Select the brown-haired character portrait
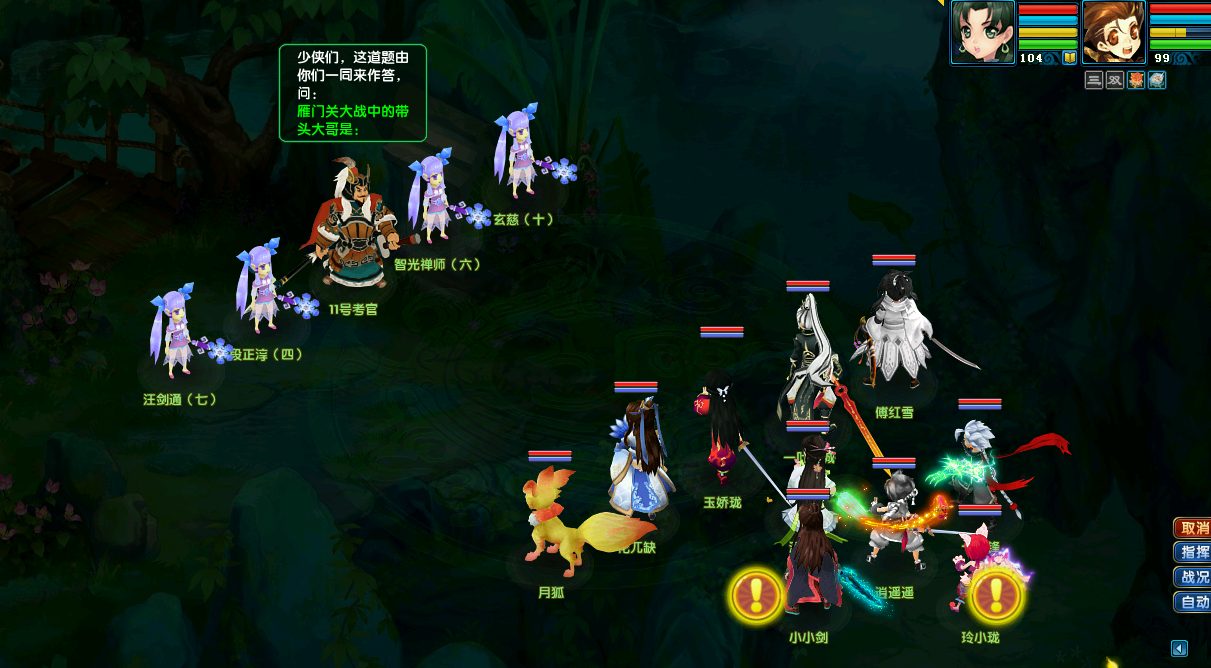The height and width of the screenshot is (668, 1211). 1113,32
